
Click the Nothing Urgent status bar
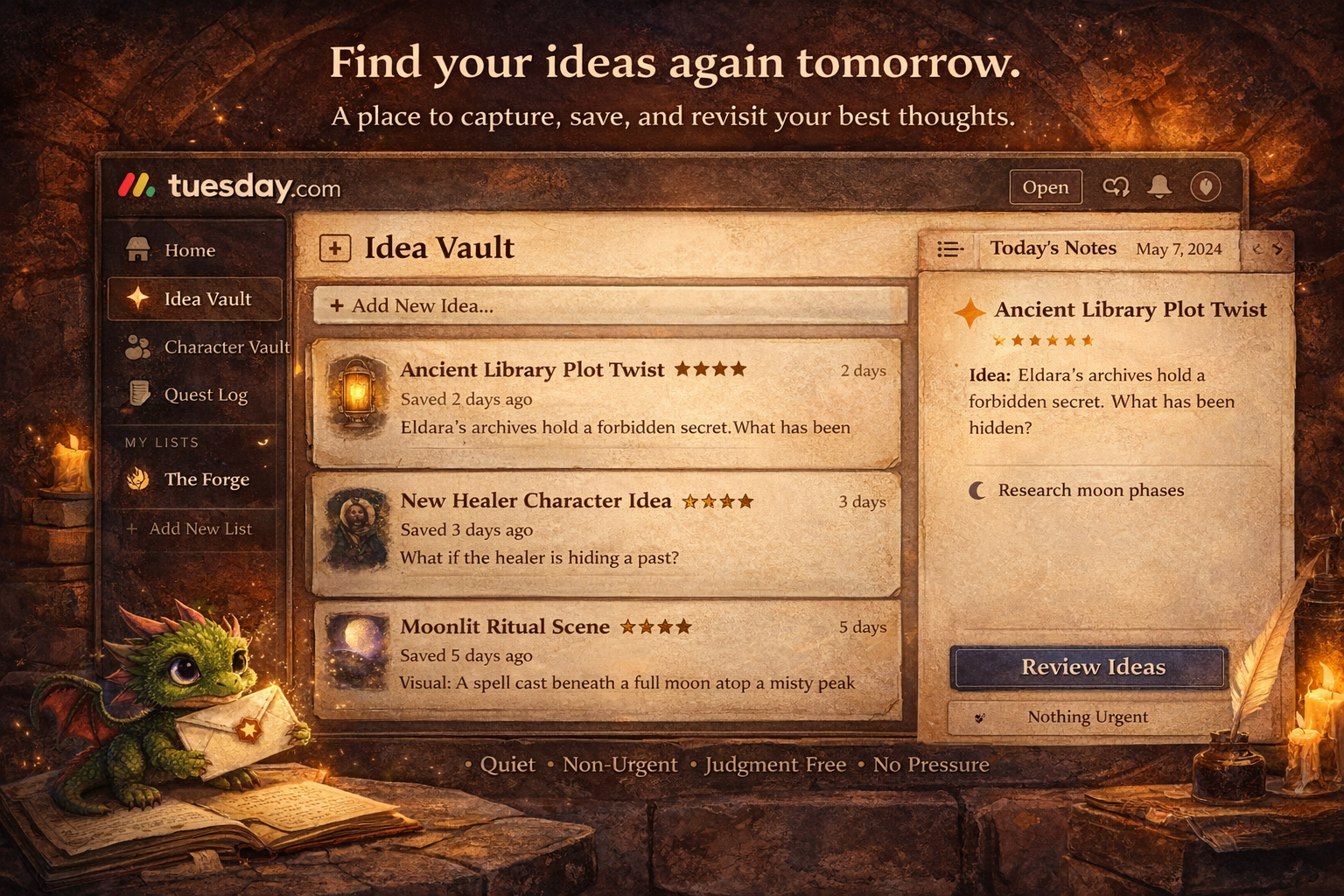point(1088,717)
